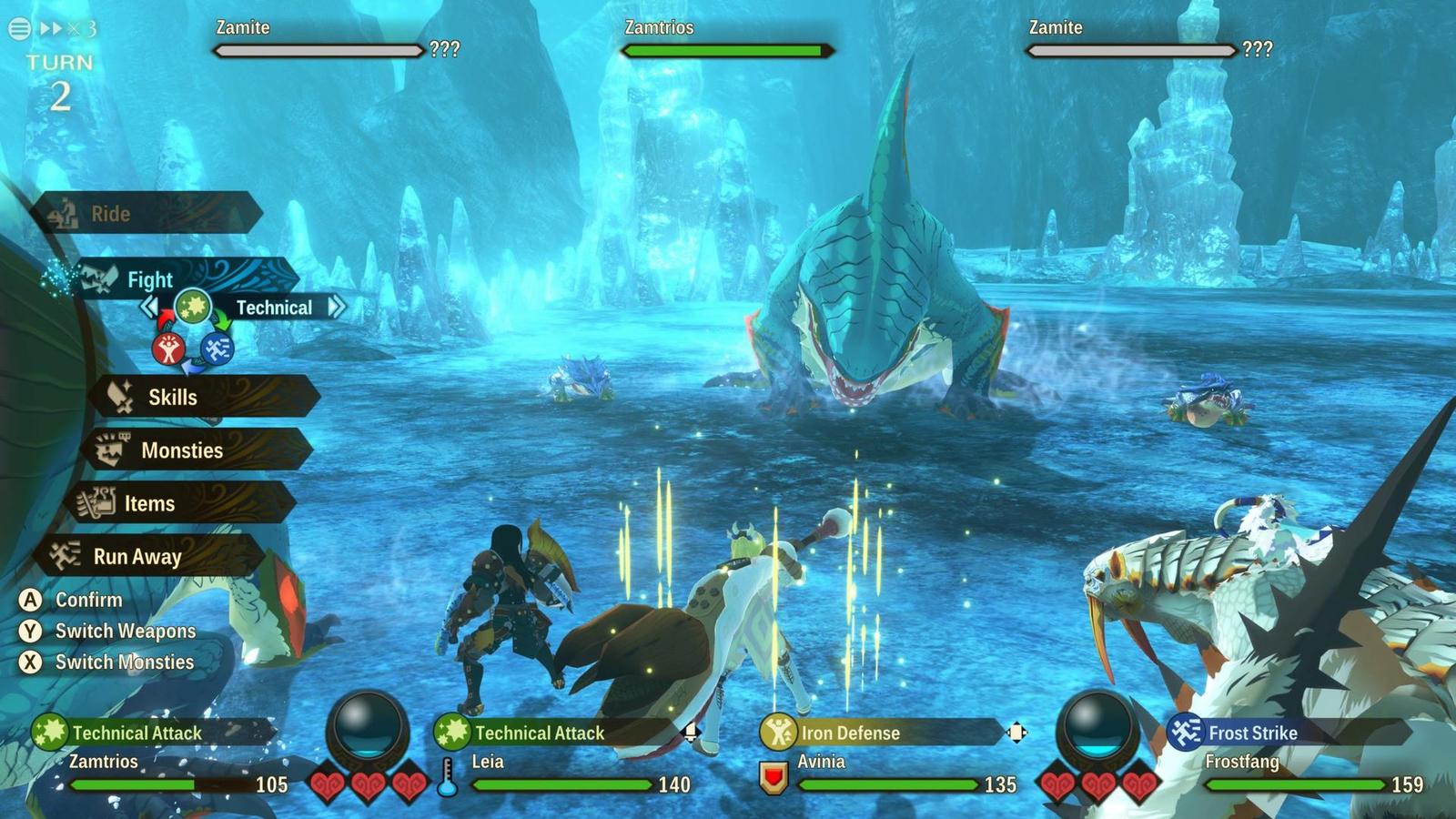
Task: Pick the green Technical attack icon
Action: 192,307
